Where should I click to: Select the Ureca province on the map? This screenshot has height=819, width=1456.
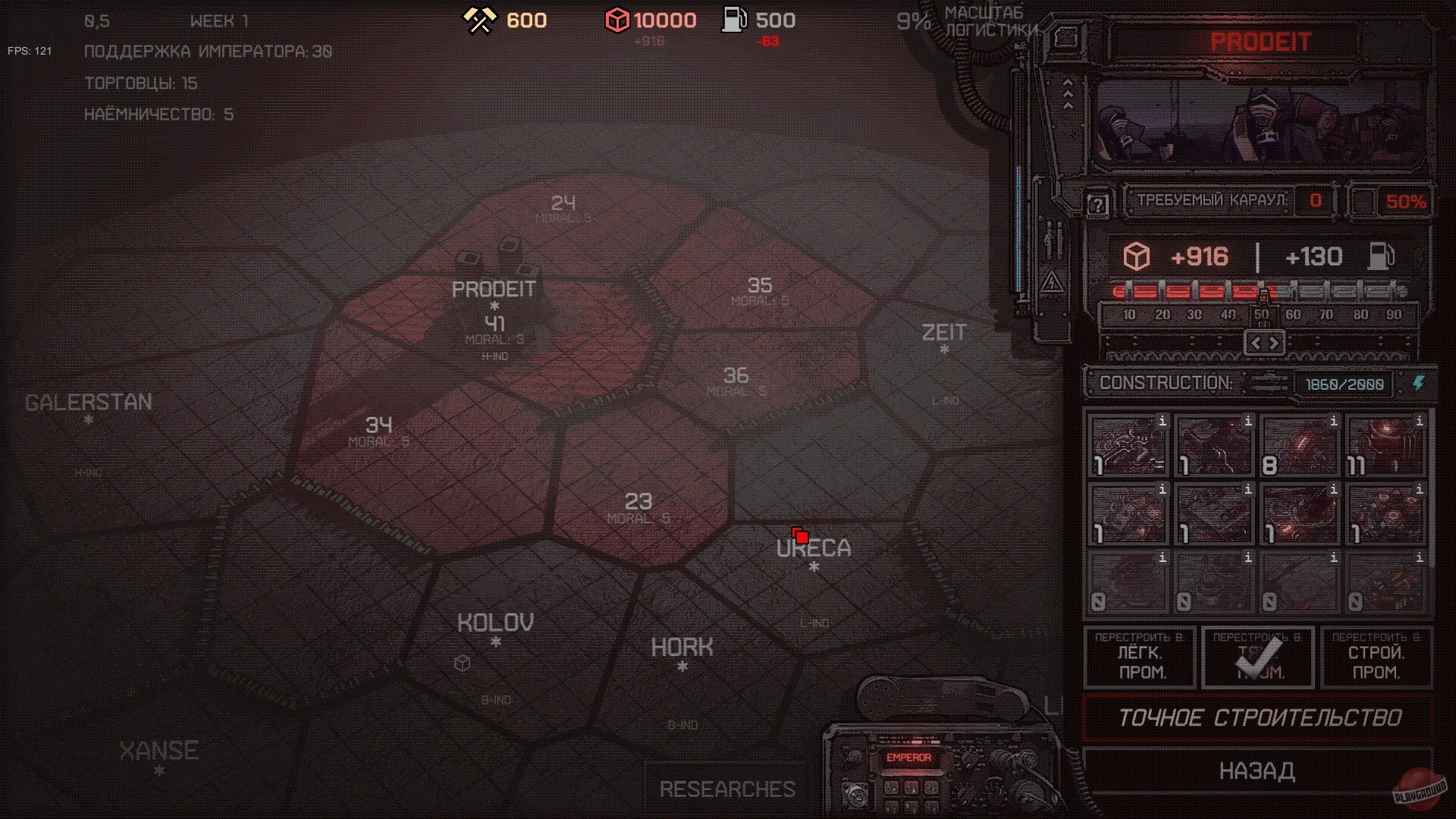[x=814, y=548]
